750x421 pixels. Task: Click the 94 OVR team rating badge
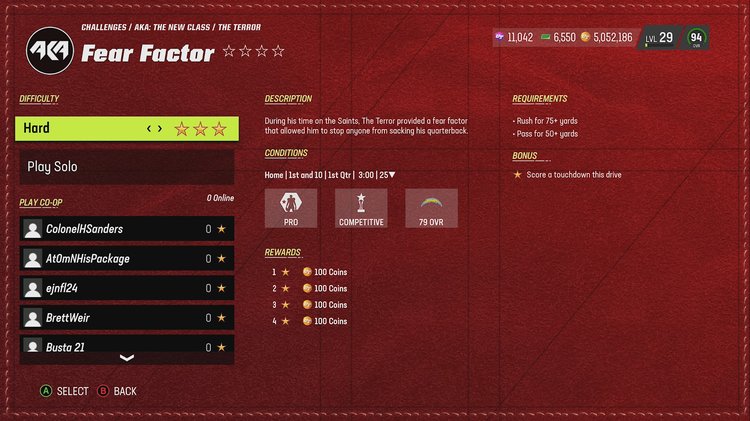point(696,38)
